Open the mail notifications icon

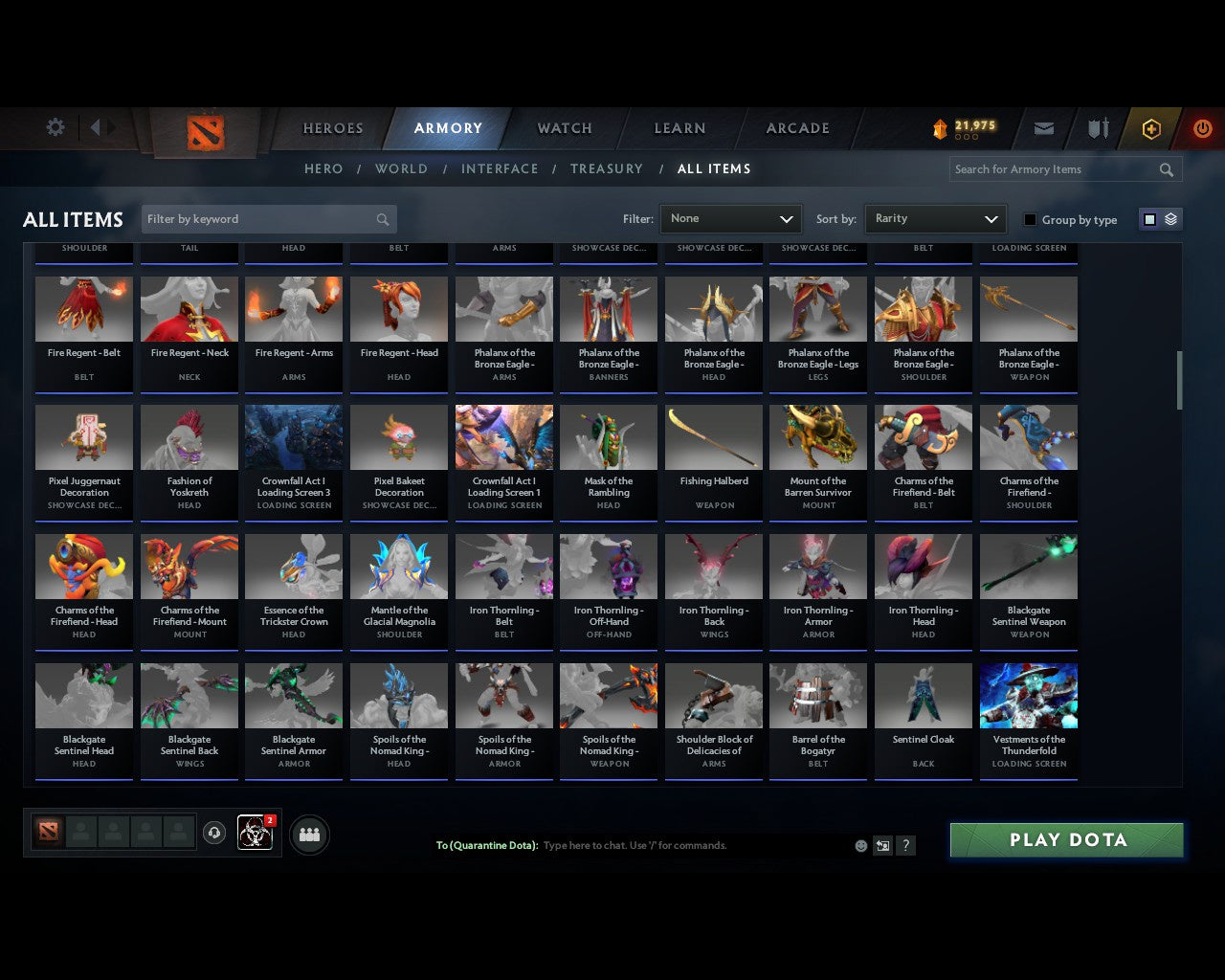click(1043, 128)
